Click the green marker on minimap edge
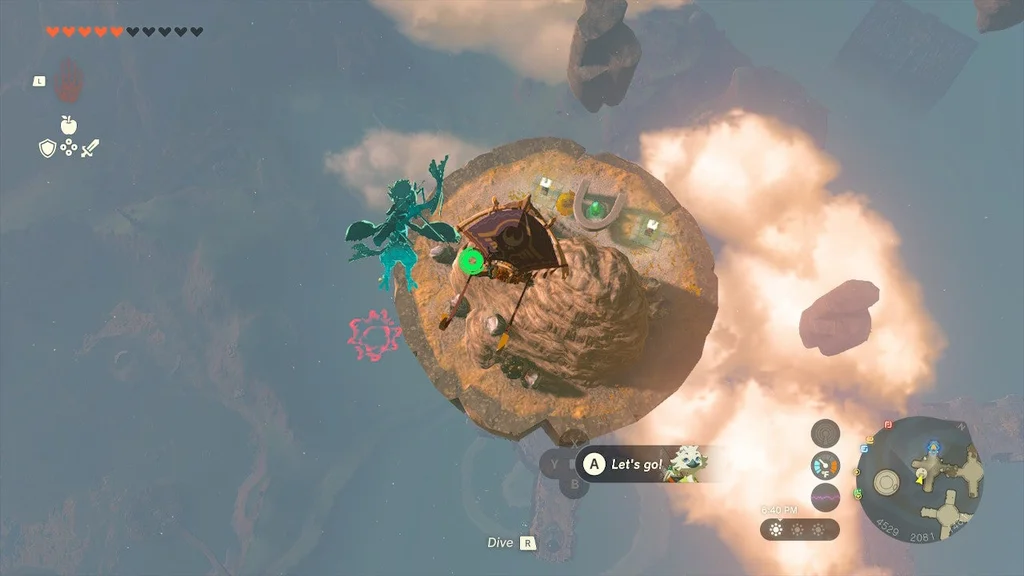This screenshot has width=1024, height=576. 858,493
